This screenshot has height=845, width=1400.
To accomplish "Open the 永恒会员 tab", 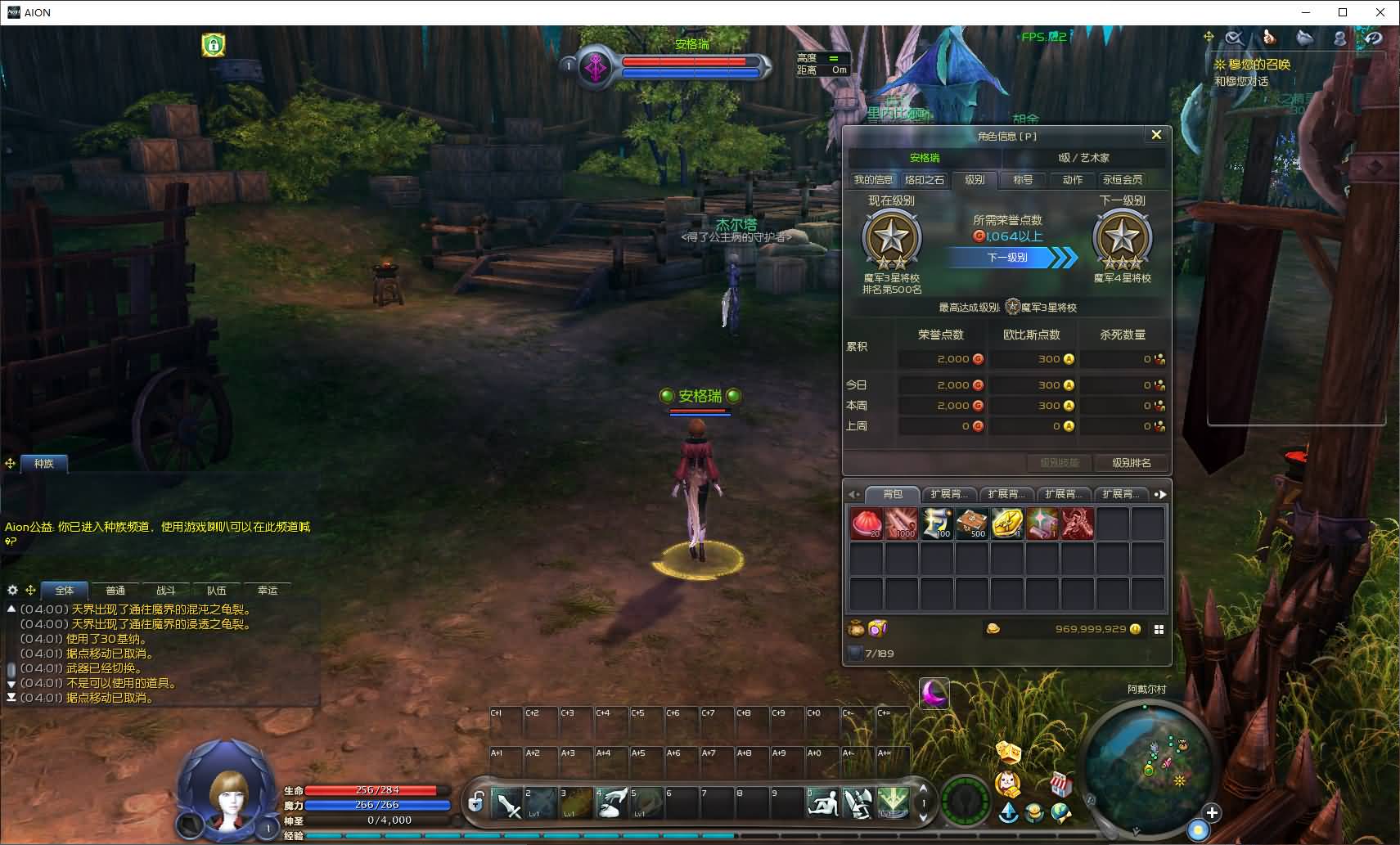I will [1122, 180].
